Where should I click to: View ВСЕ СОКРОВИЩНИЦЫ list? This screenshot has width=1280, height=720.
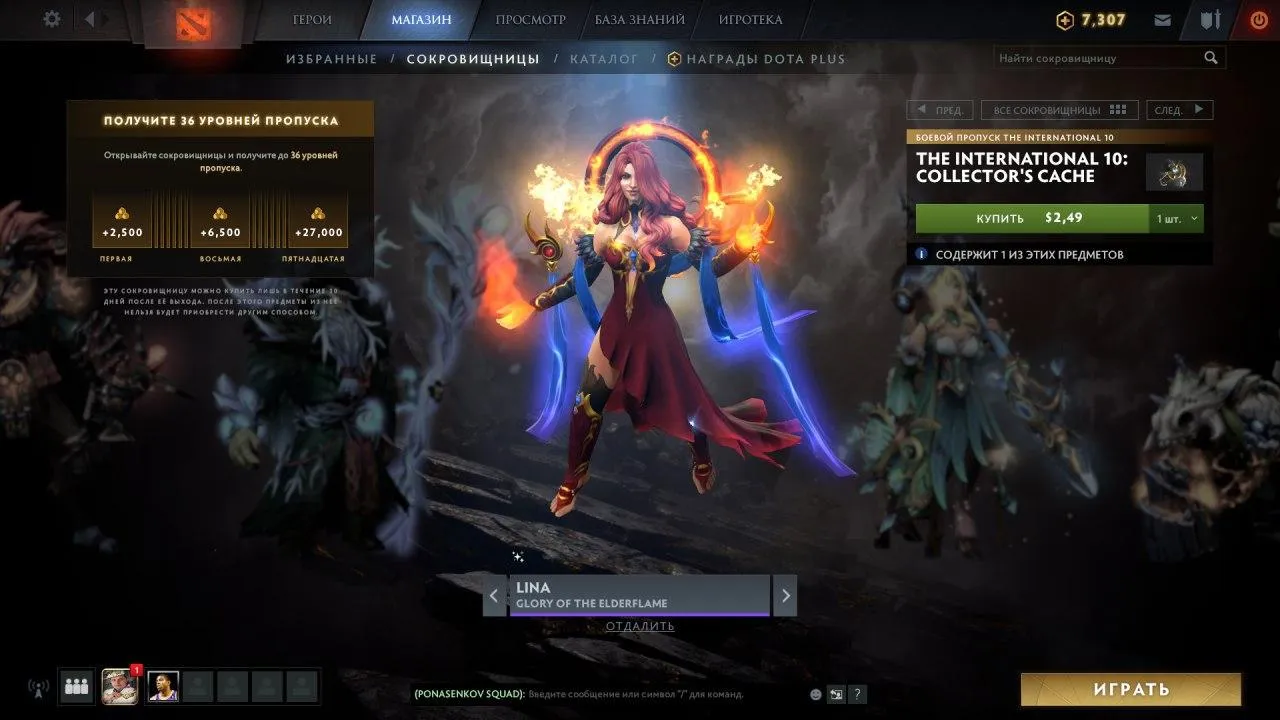pyautogui.click(x=1059, y=110)
